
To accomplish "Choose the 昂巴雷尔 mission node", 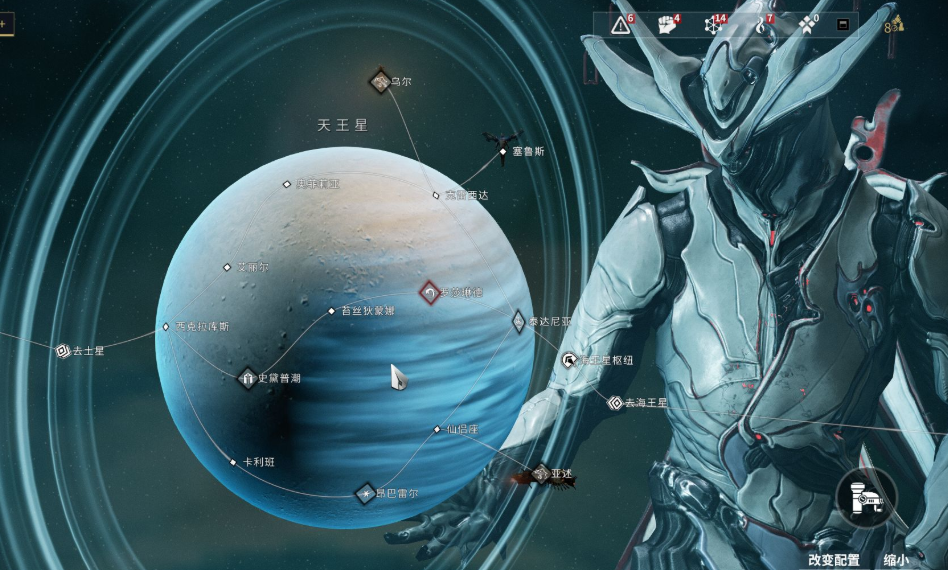I will pos(365,492).
